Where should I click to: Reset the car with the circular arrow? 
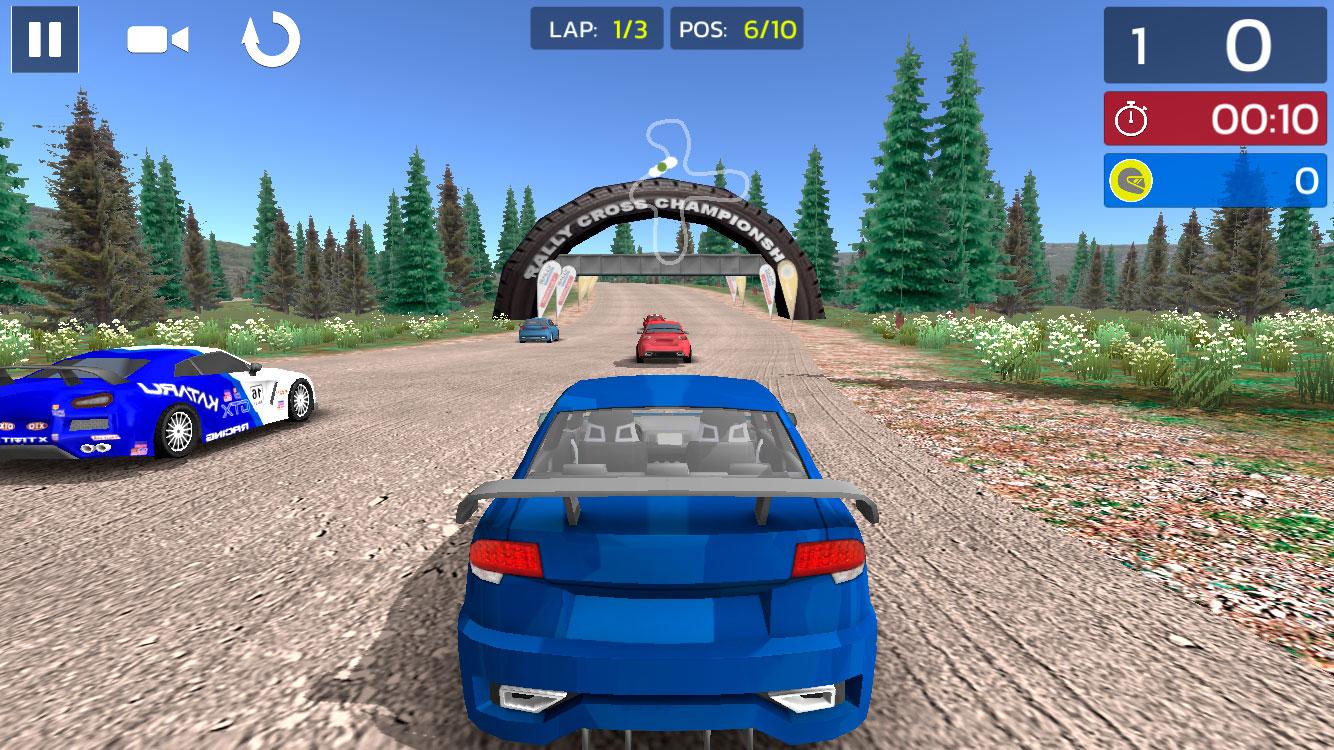point(271,40)
